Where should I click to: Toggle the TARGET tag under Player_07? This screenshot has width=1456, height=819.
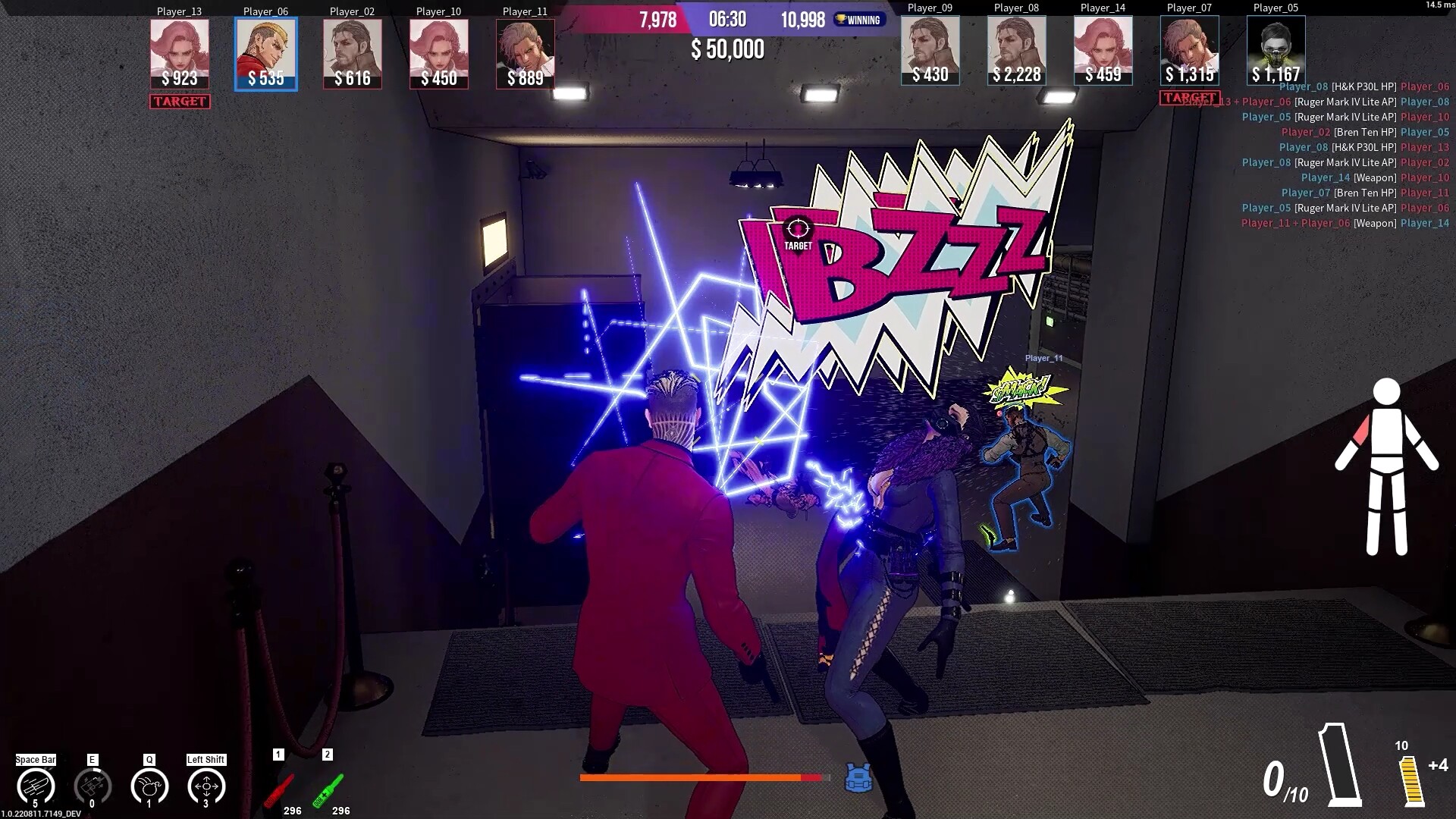pos(1189,96)
